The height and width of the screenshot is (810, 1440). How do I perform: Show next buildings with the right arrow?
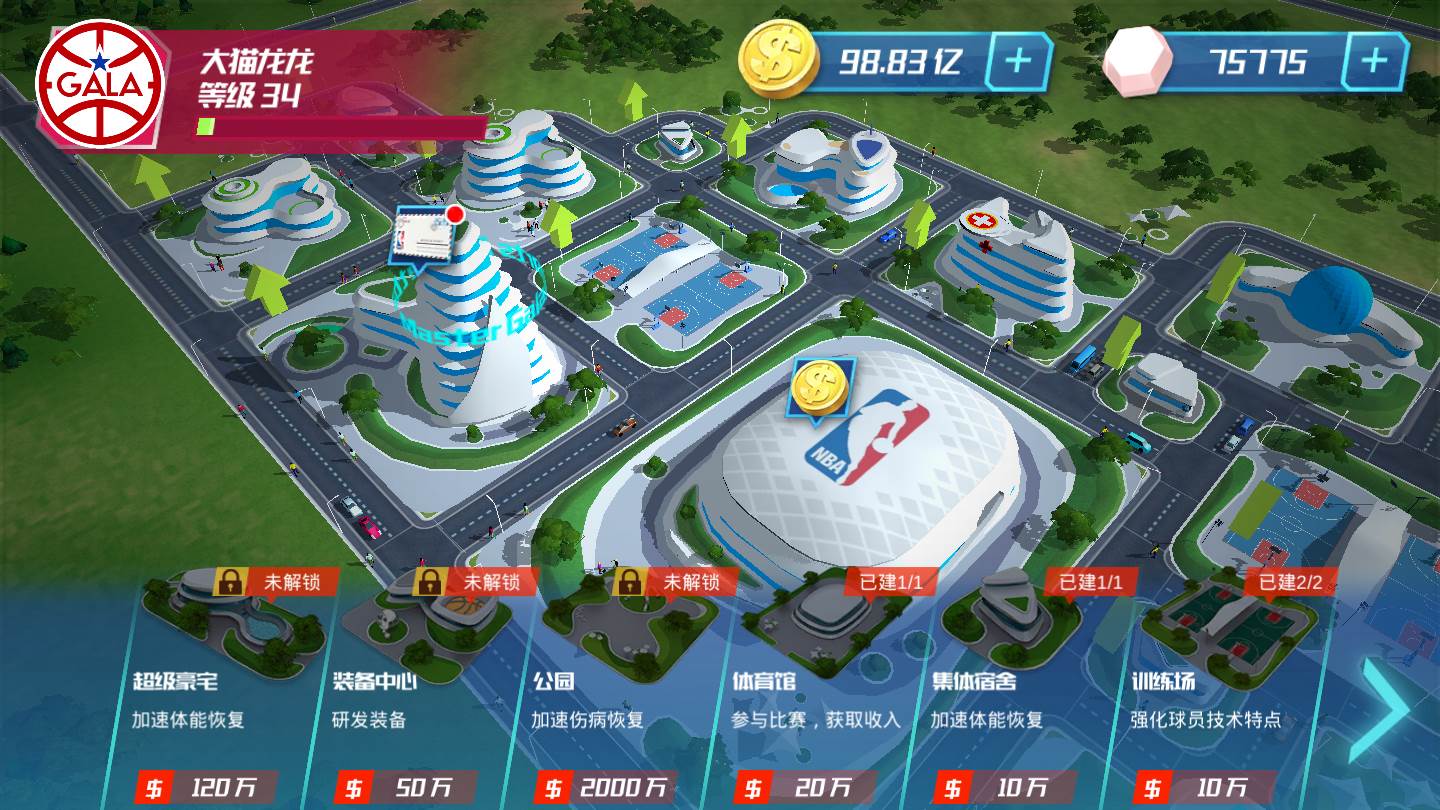1392,709
